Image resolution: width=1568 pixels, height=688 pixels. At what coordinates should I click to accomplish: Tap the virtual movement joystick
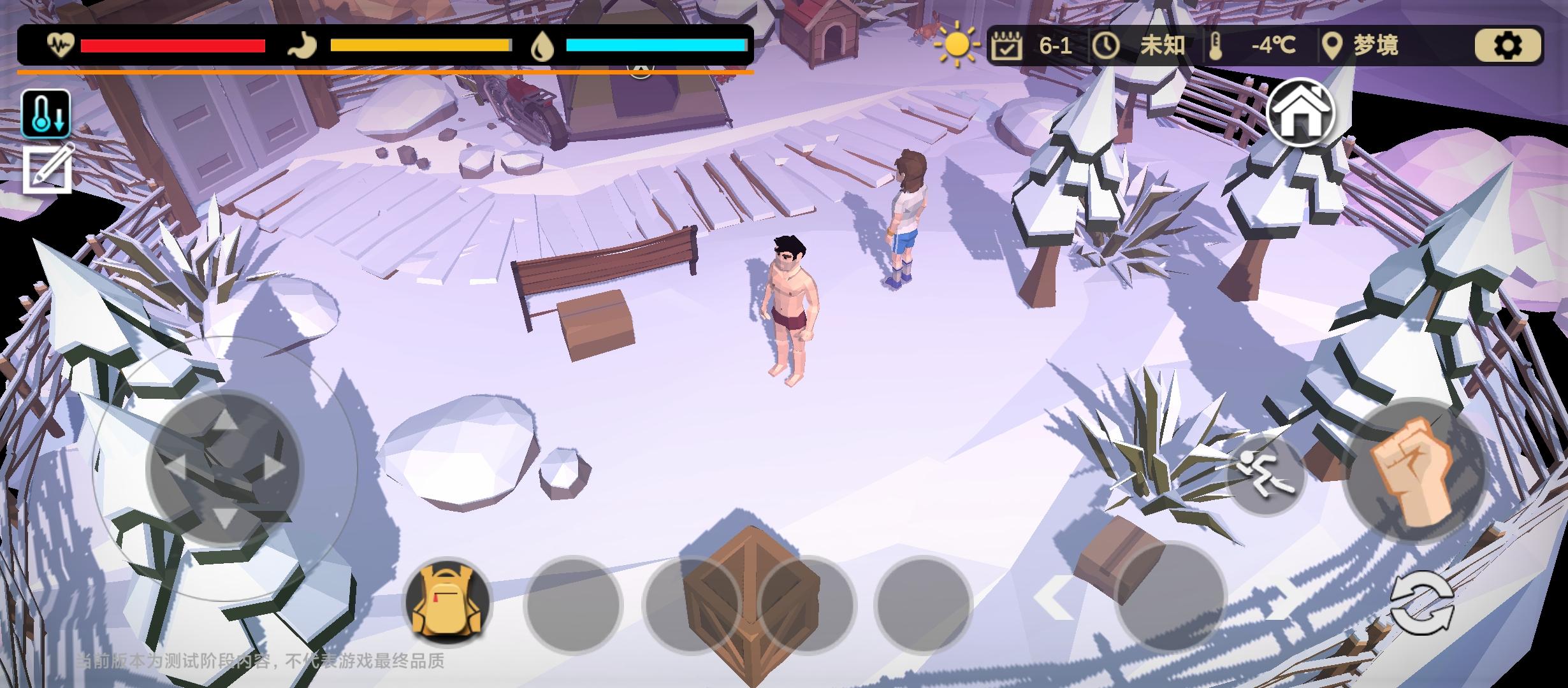[224, 468]
